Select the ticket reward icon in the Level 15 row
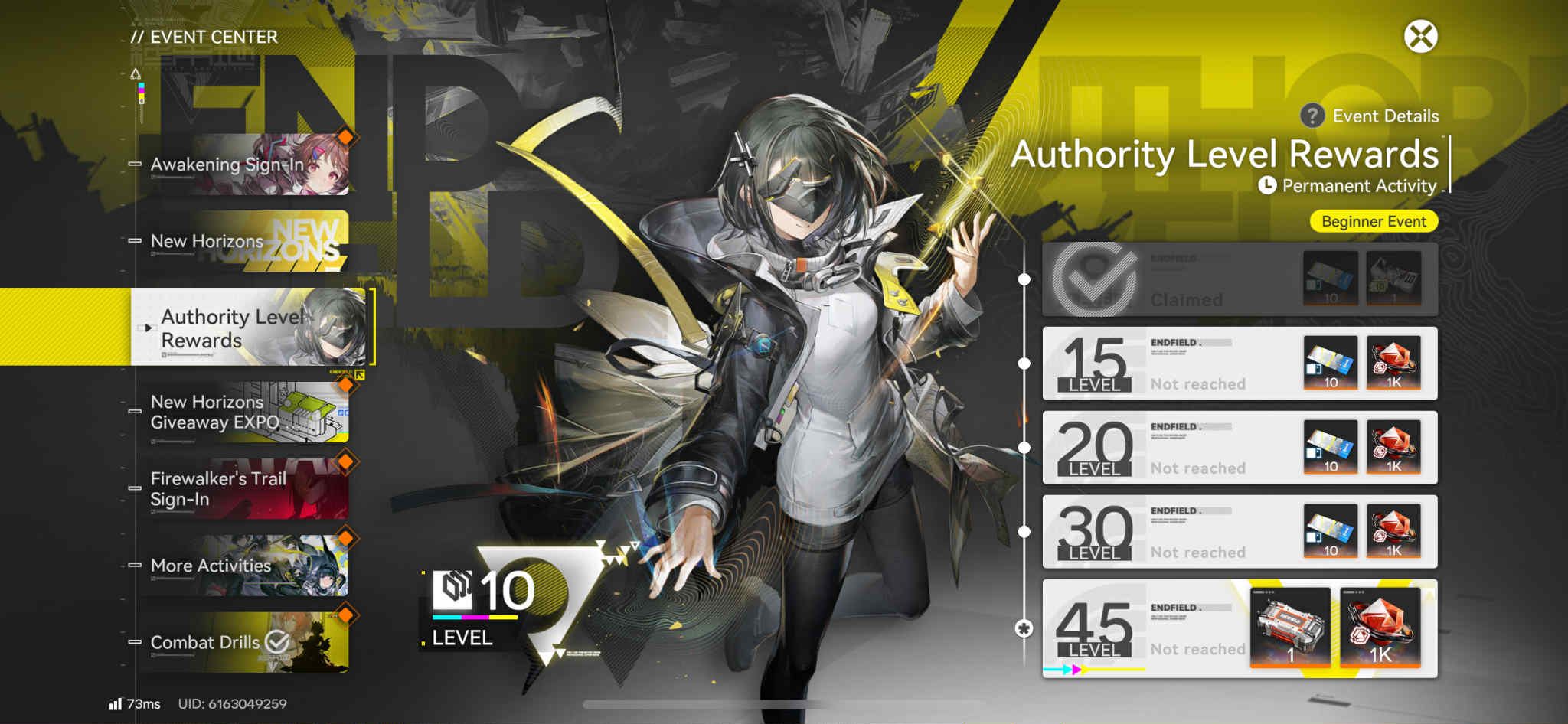Screen dimensions: 1568x724 [1330, 364]
